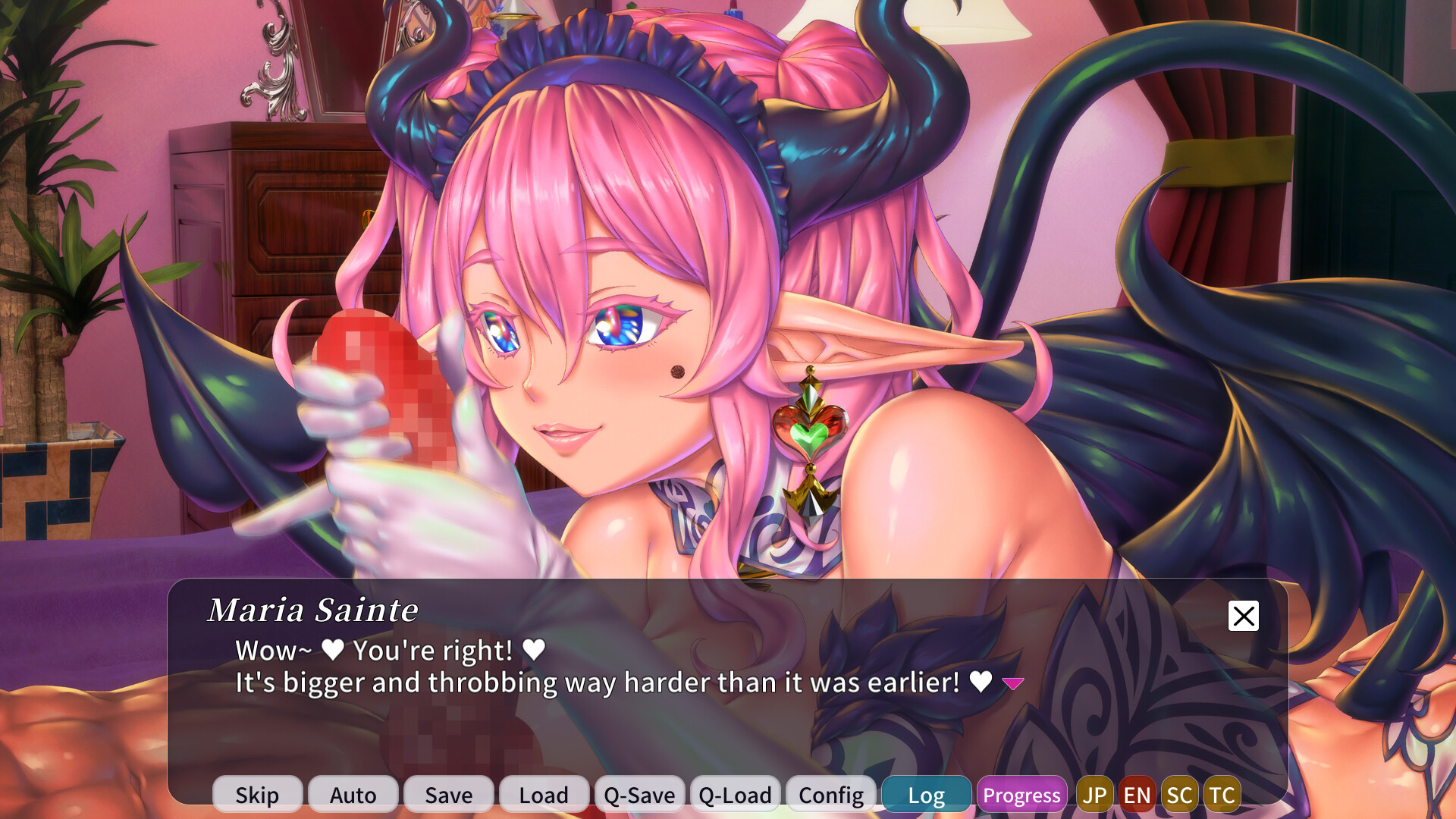Restore last quick save with Q-Load
The height and width of the screenshot is (819, 1456).
(734, 795)
